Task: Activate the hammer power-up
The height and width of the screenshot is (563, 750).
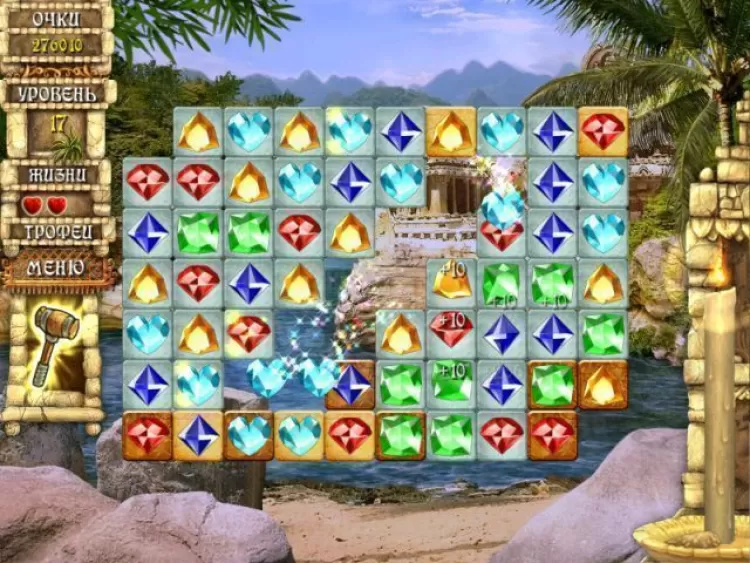Action: [54, 345]
